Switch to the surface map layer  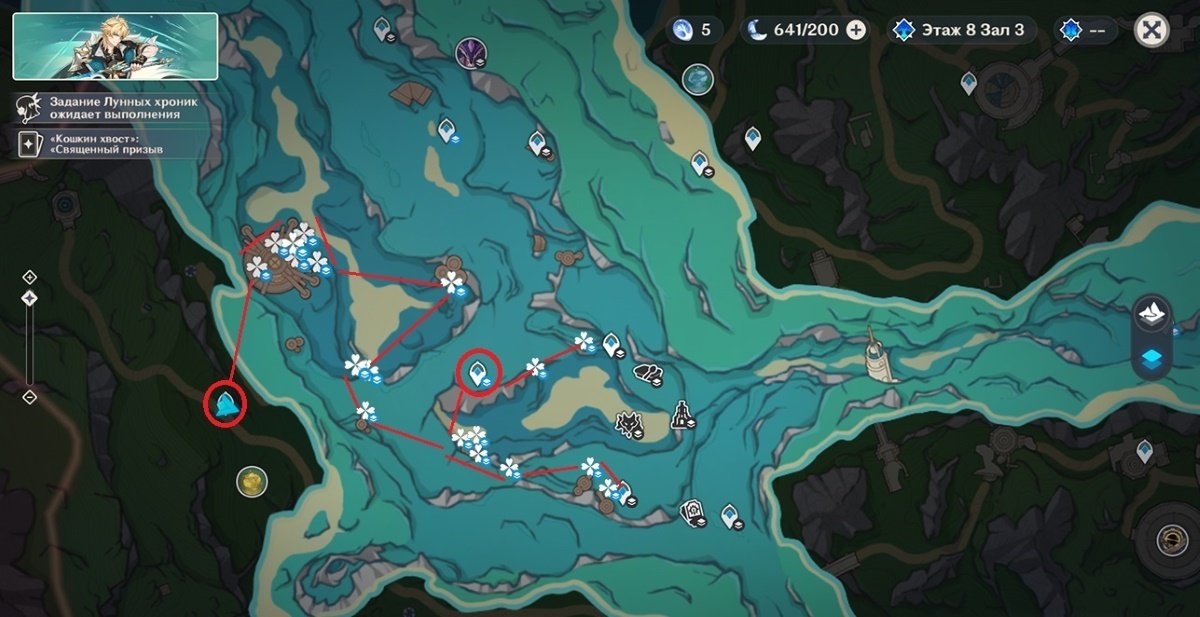(1151, 314)
